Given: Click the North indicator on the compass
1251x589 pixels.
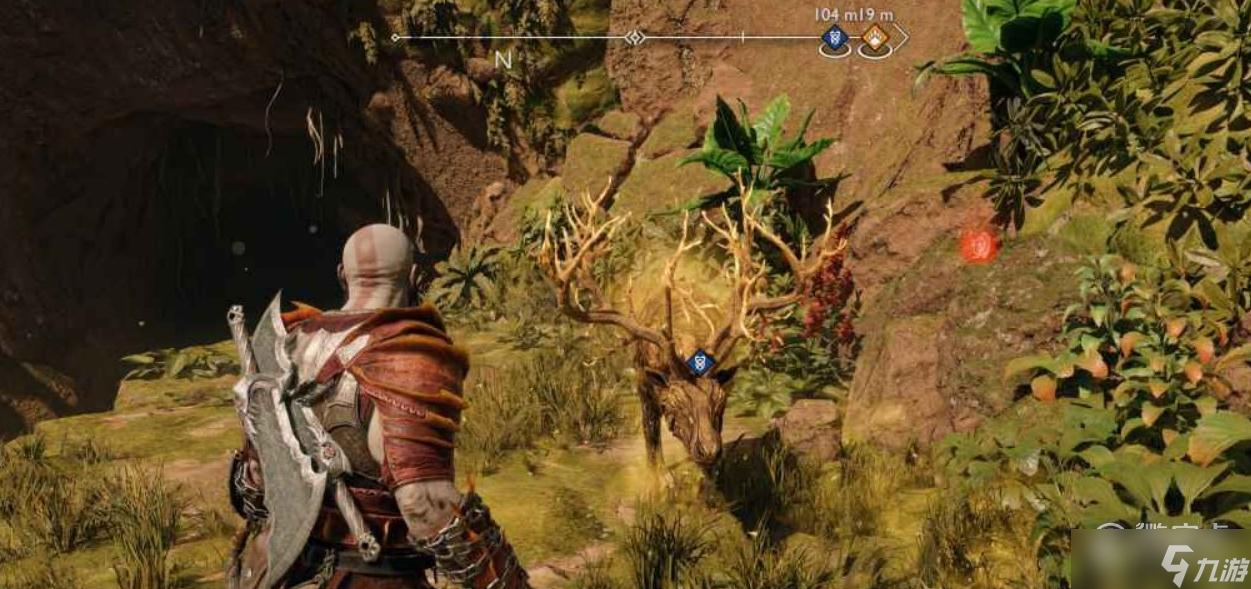Looking at the screenshot, I should pyautogui.click(x=503, y=60).
